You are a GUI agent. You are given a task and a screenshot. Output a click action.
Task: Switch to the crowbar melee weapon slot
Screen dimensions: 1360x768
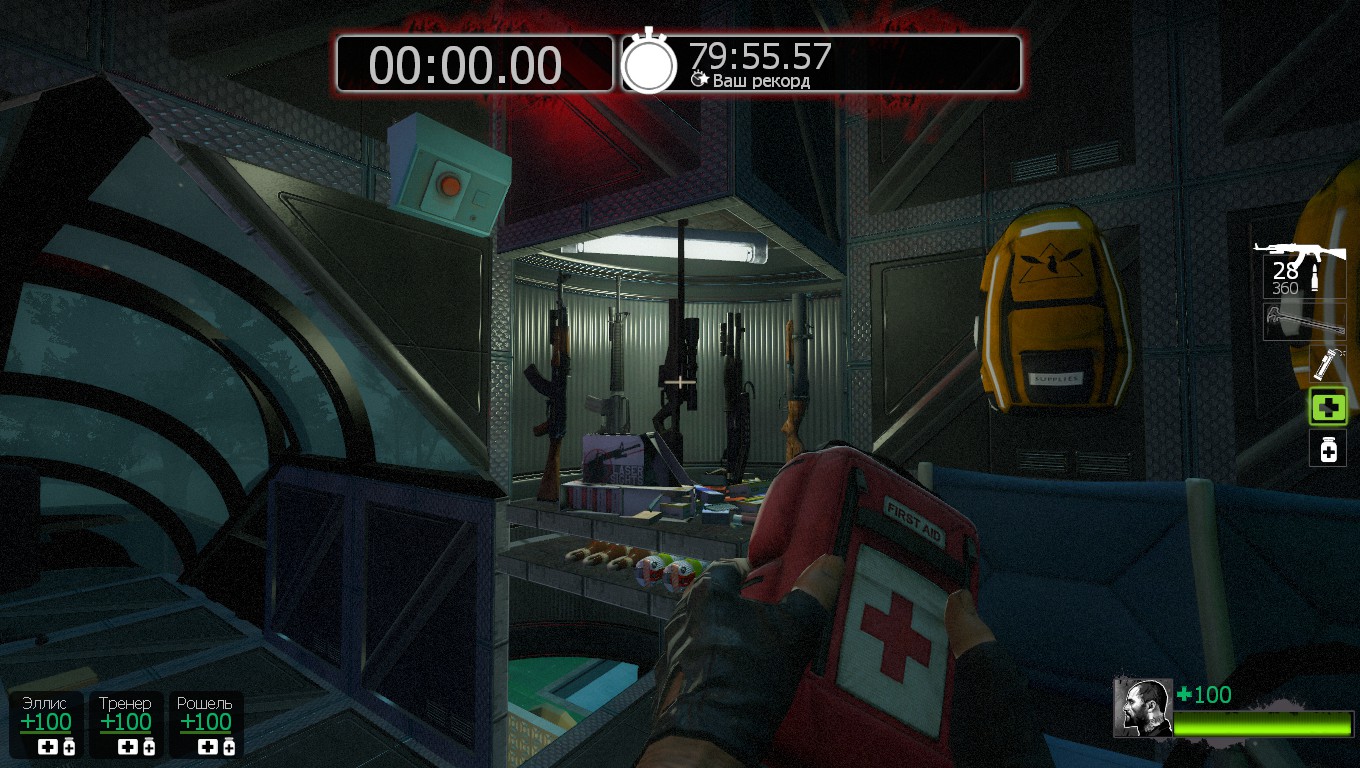pos(1304,322)
